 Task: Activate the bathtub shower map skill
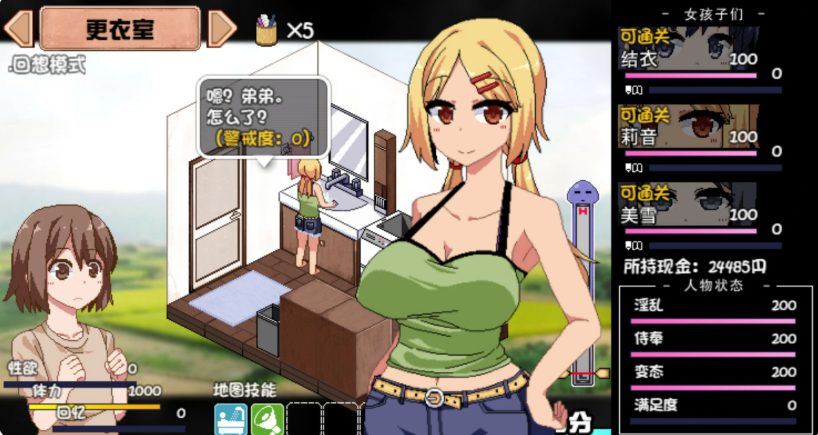[229, 419]
